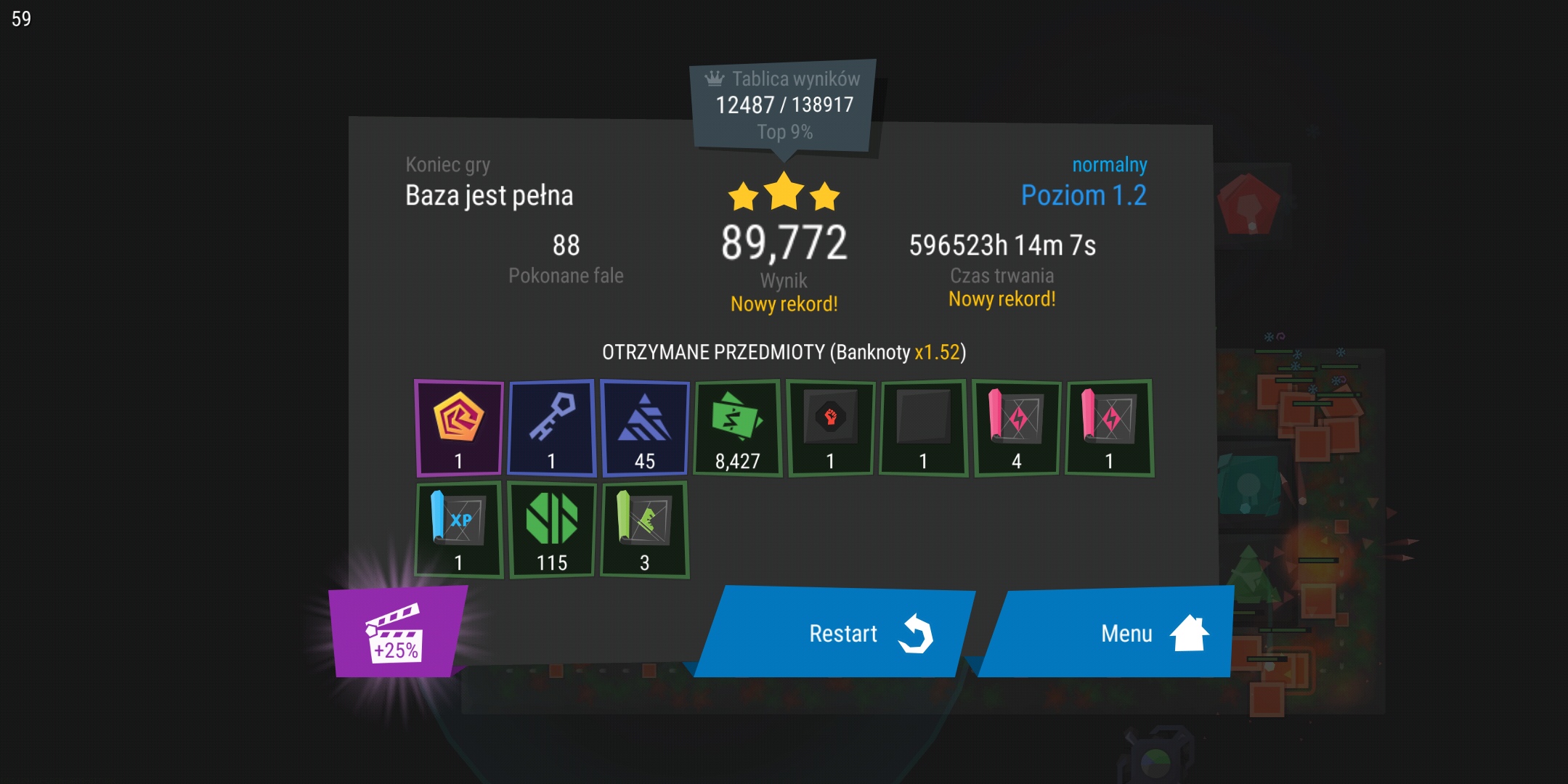Inspect the empty dark tile reward

924,428
